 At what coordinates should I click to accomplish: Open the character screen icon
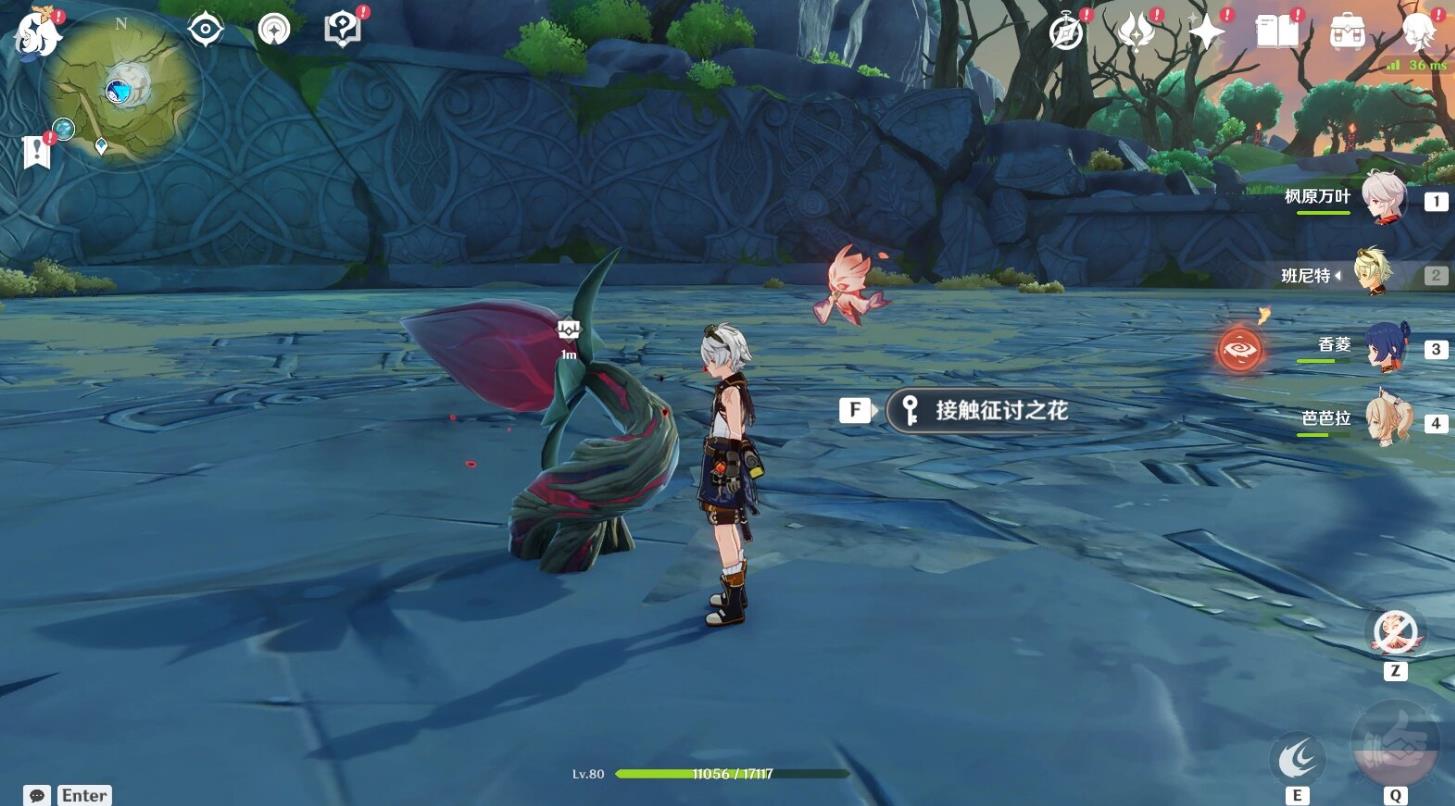tap(1418, 33)
